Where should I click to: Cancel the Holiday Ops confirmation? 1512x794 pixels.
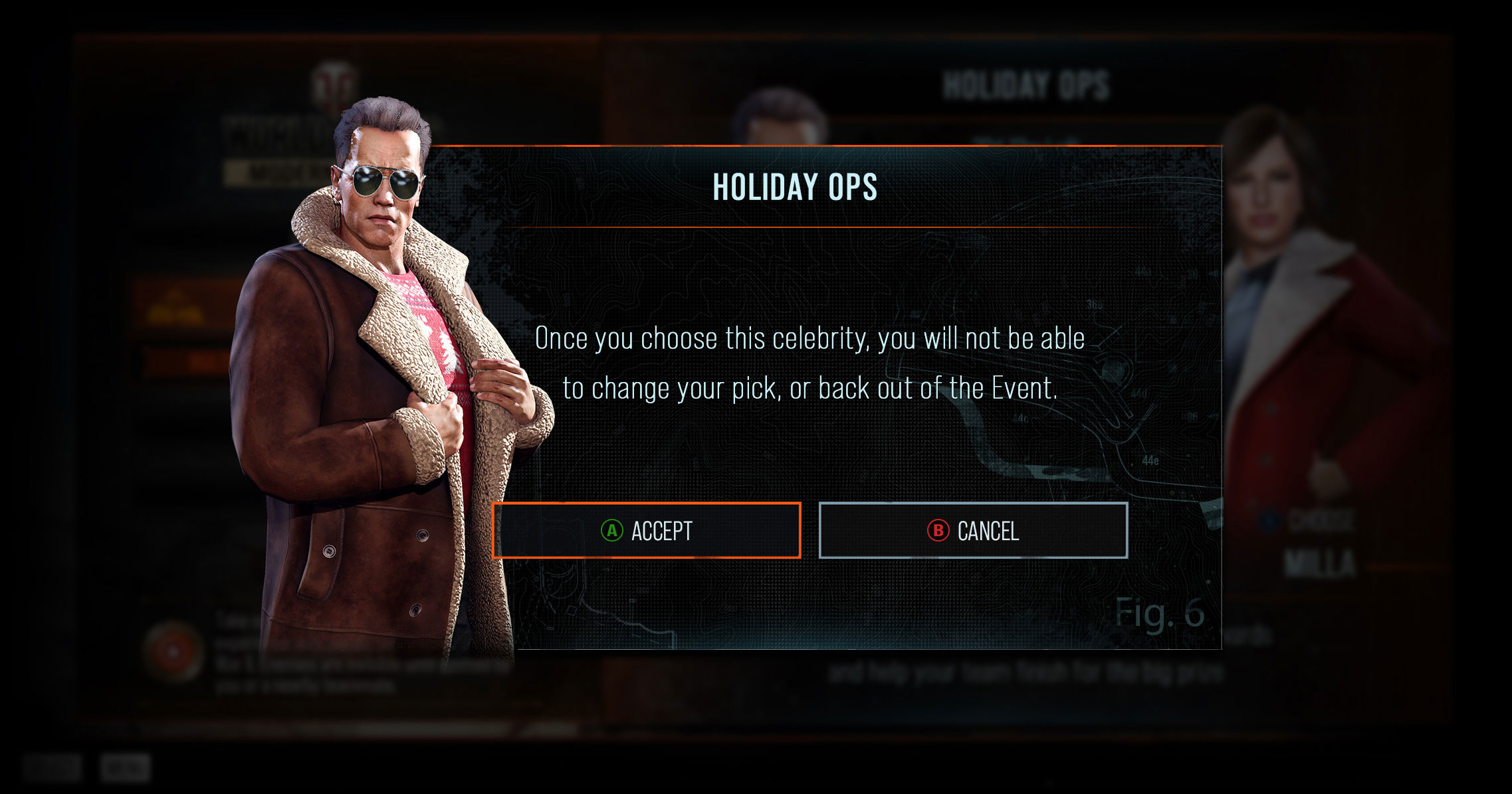973,530
